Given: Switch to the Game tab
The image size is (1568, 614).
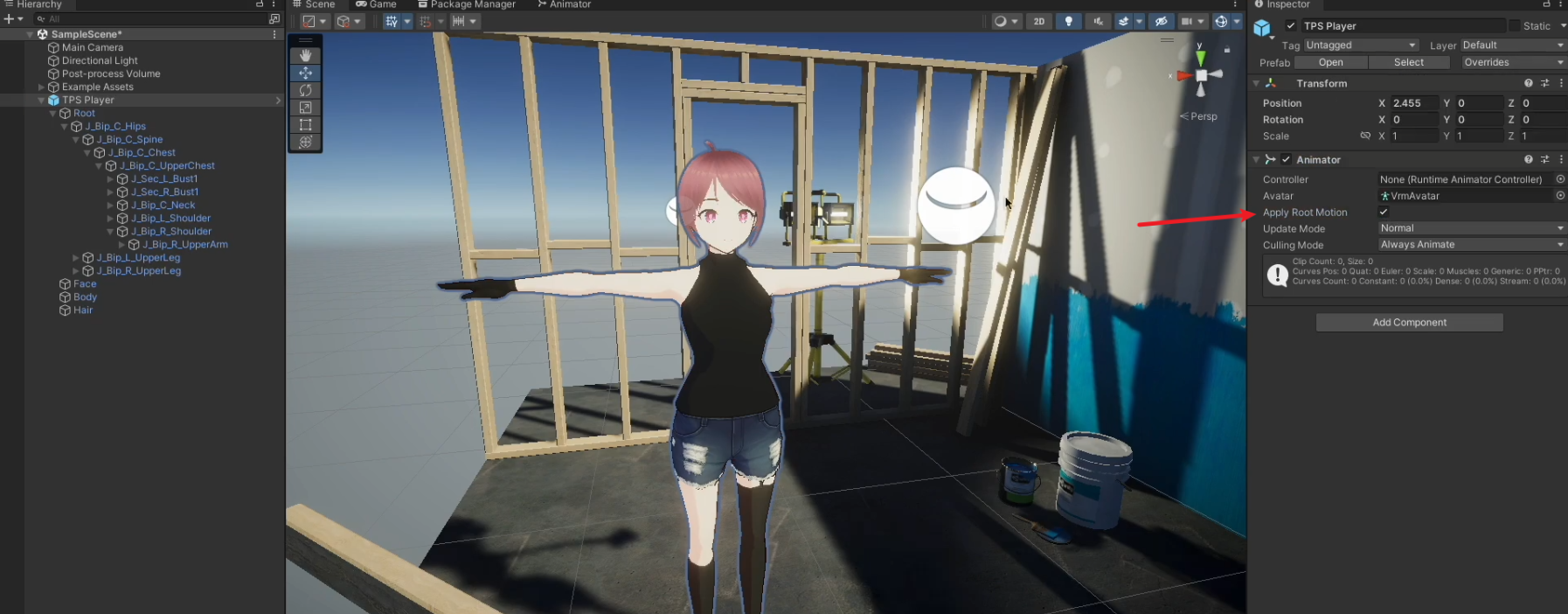Looking at the screenshot, I should [377, 4].
